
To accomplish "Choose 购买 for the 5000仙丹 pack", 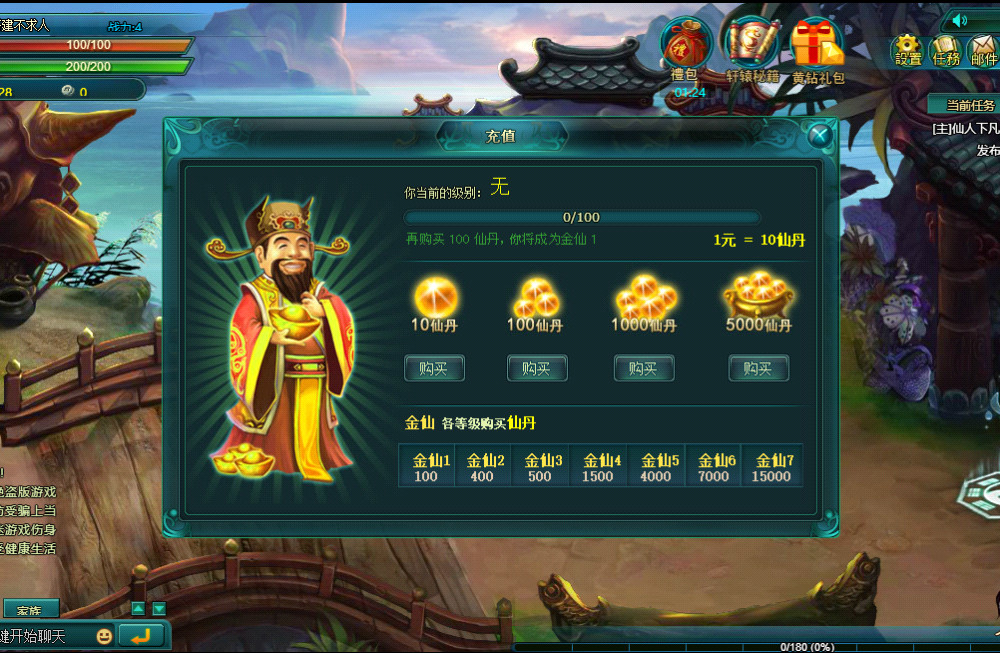I will click(758, 368).
